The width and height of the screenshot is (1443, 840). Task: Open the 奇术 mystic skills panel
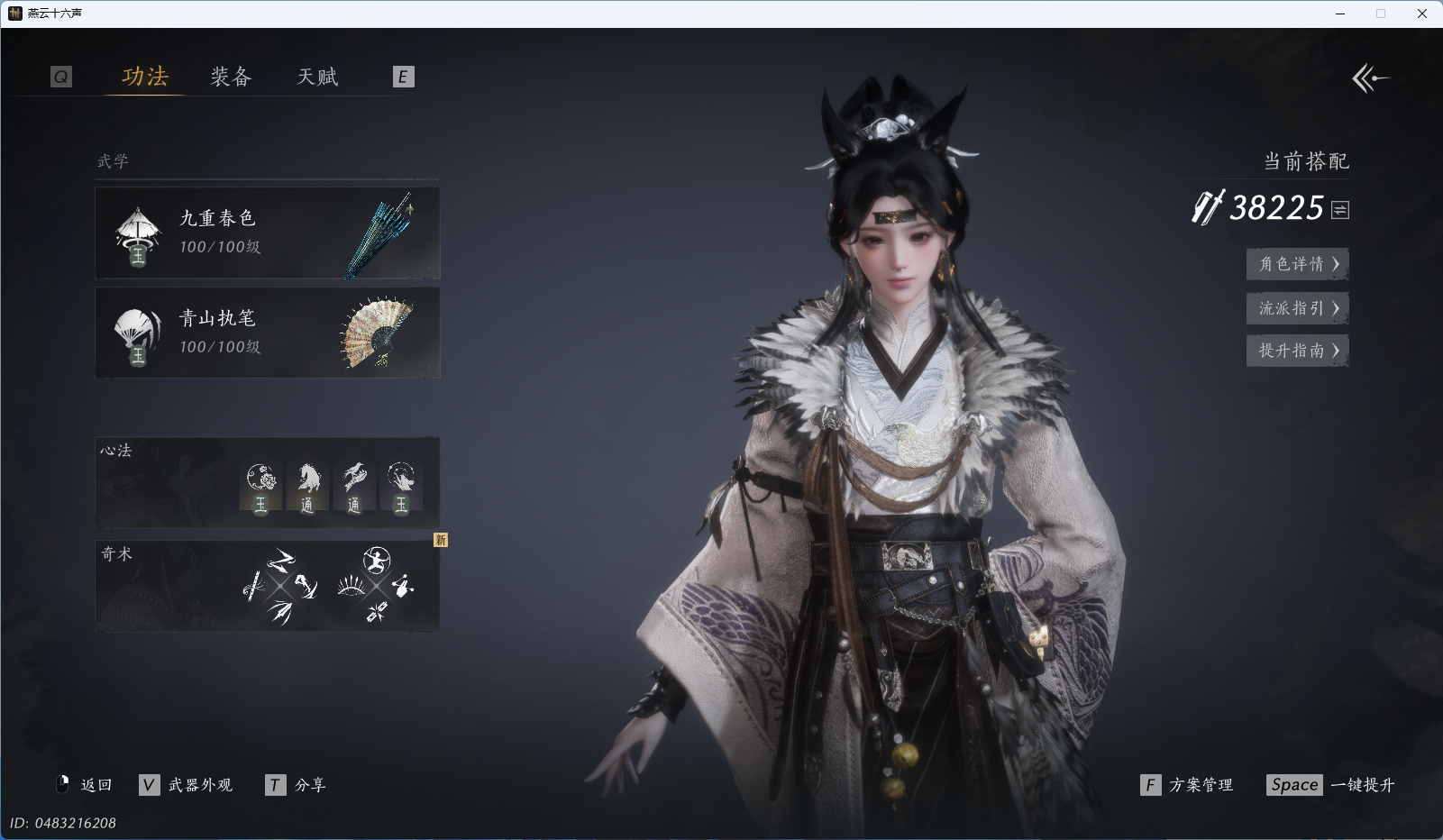(x=268, y=586)
